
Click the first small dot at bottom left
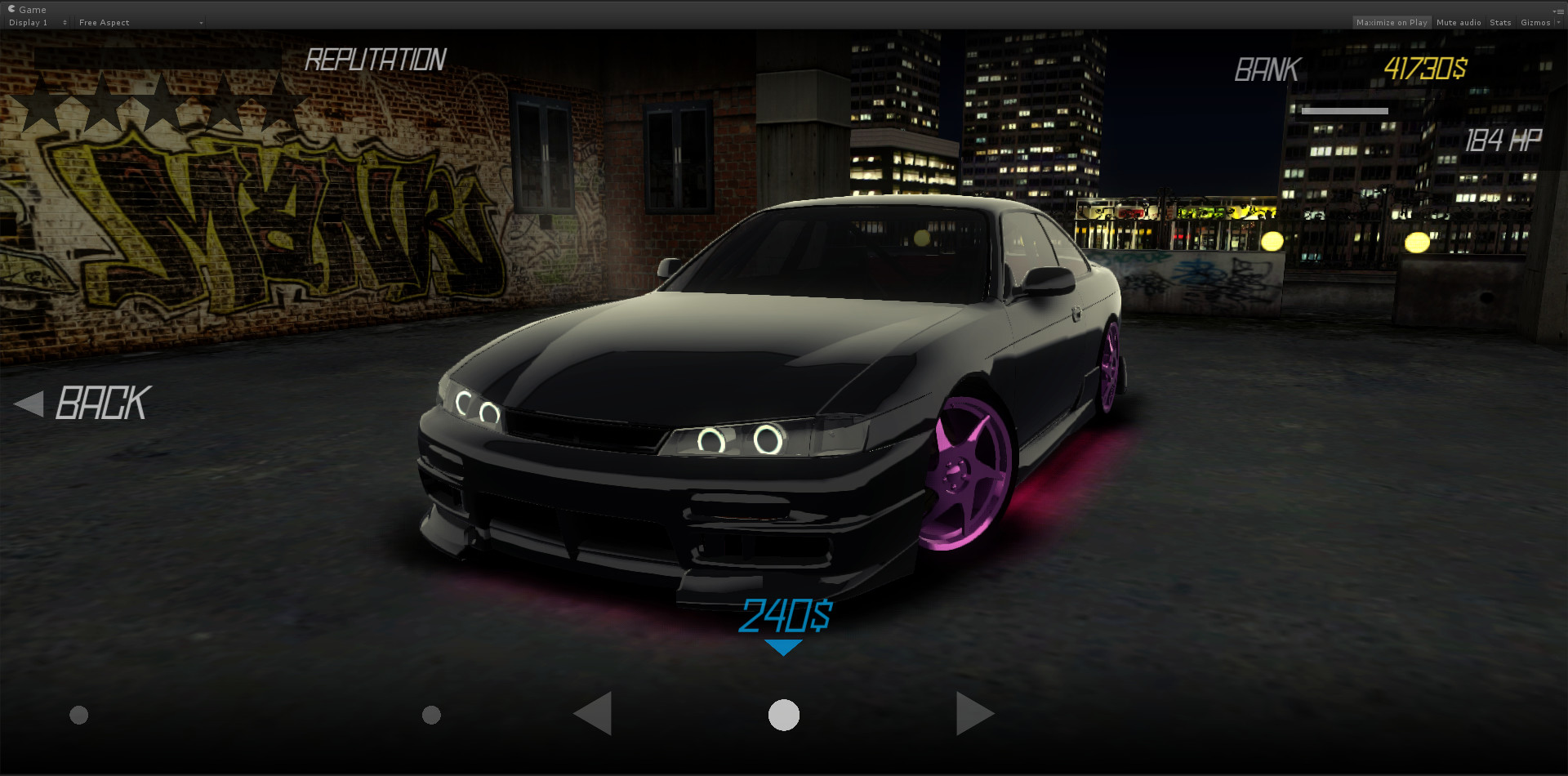click(x=78, y=715)
